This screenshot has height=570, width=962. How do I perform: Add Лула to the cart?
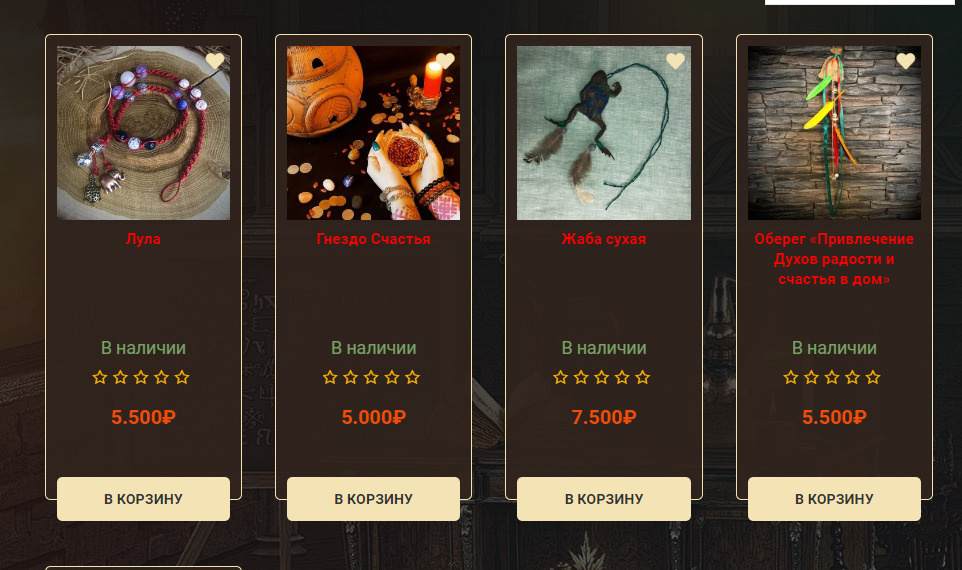click(143, 499)
